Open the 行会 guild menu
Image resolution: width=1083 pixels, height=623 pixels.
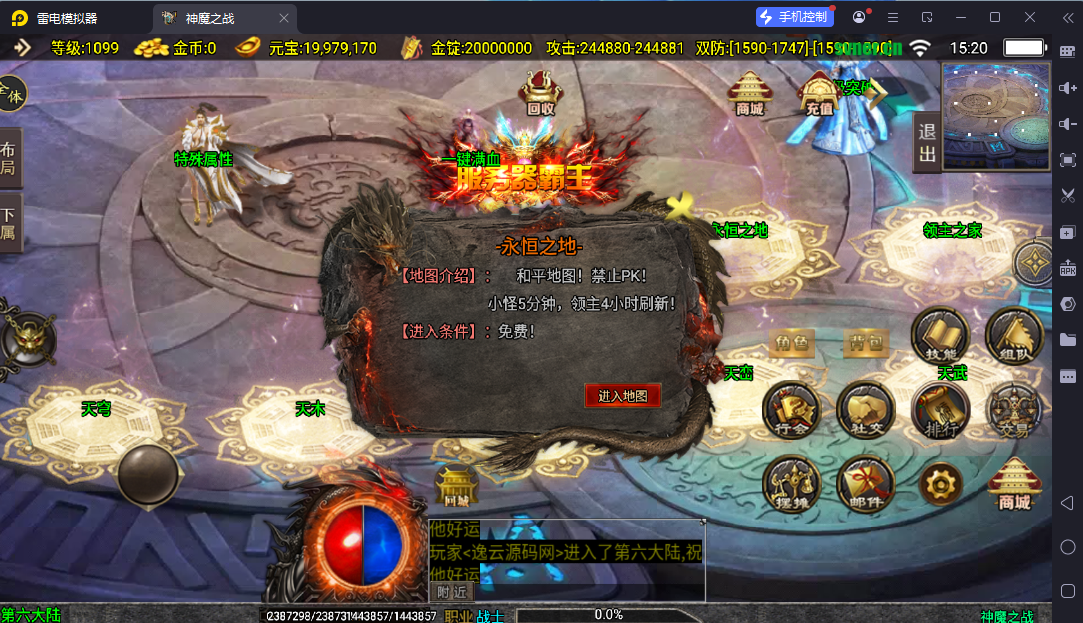point(792,410)
